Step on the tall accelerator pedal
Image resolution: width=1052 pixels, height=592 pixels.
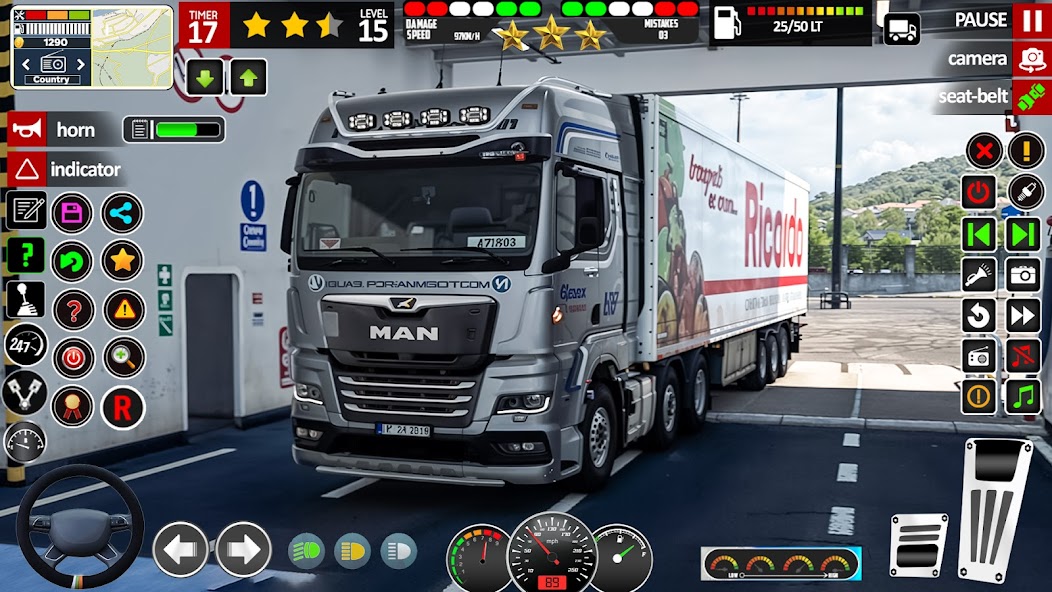pyautogui.click(x=994, y=508)
